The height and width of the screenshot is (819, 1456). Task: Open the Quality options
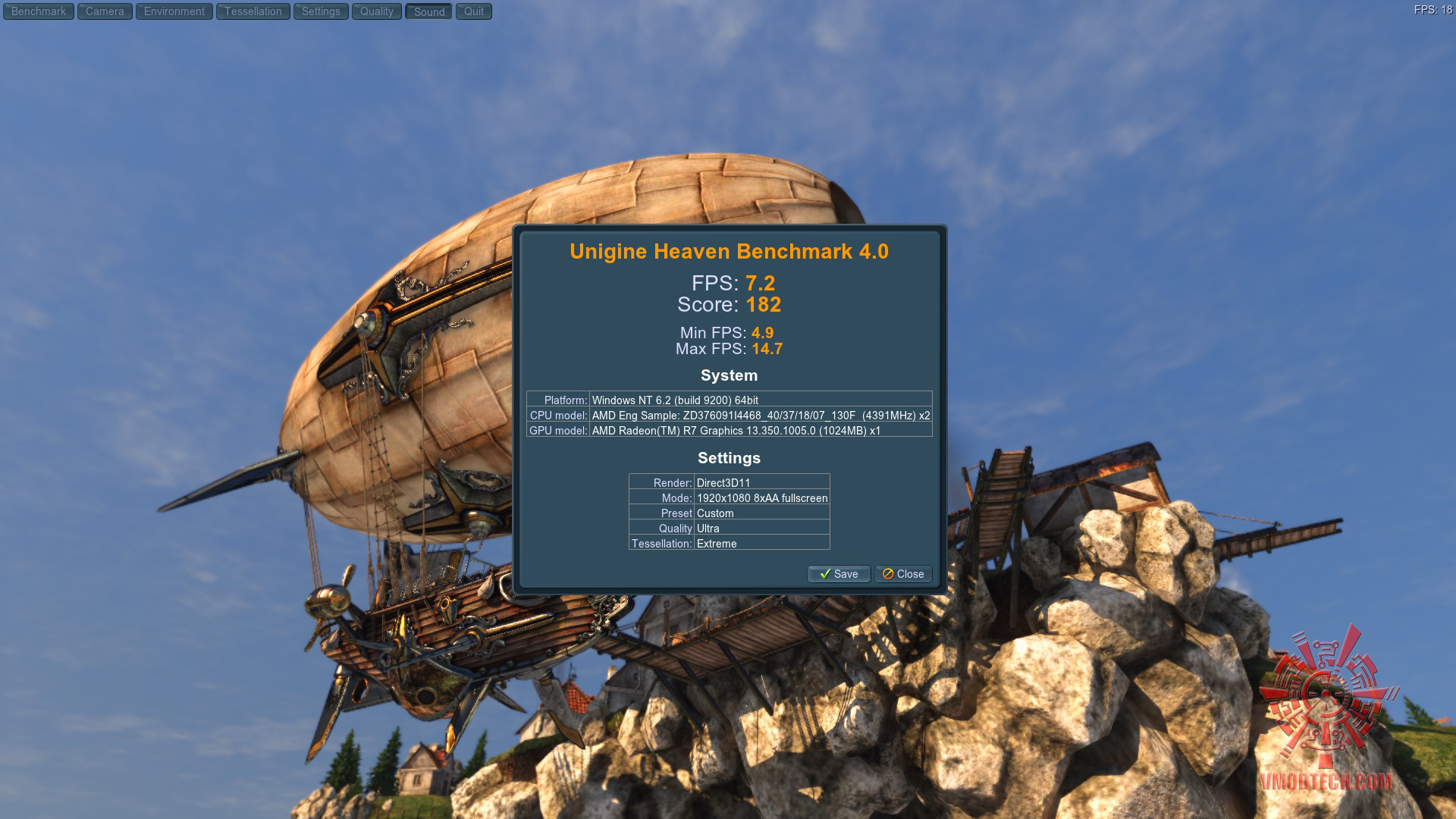[x=377, y=11]
